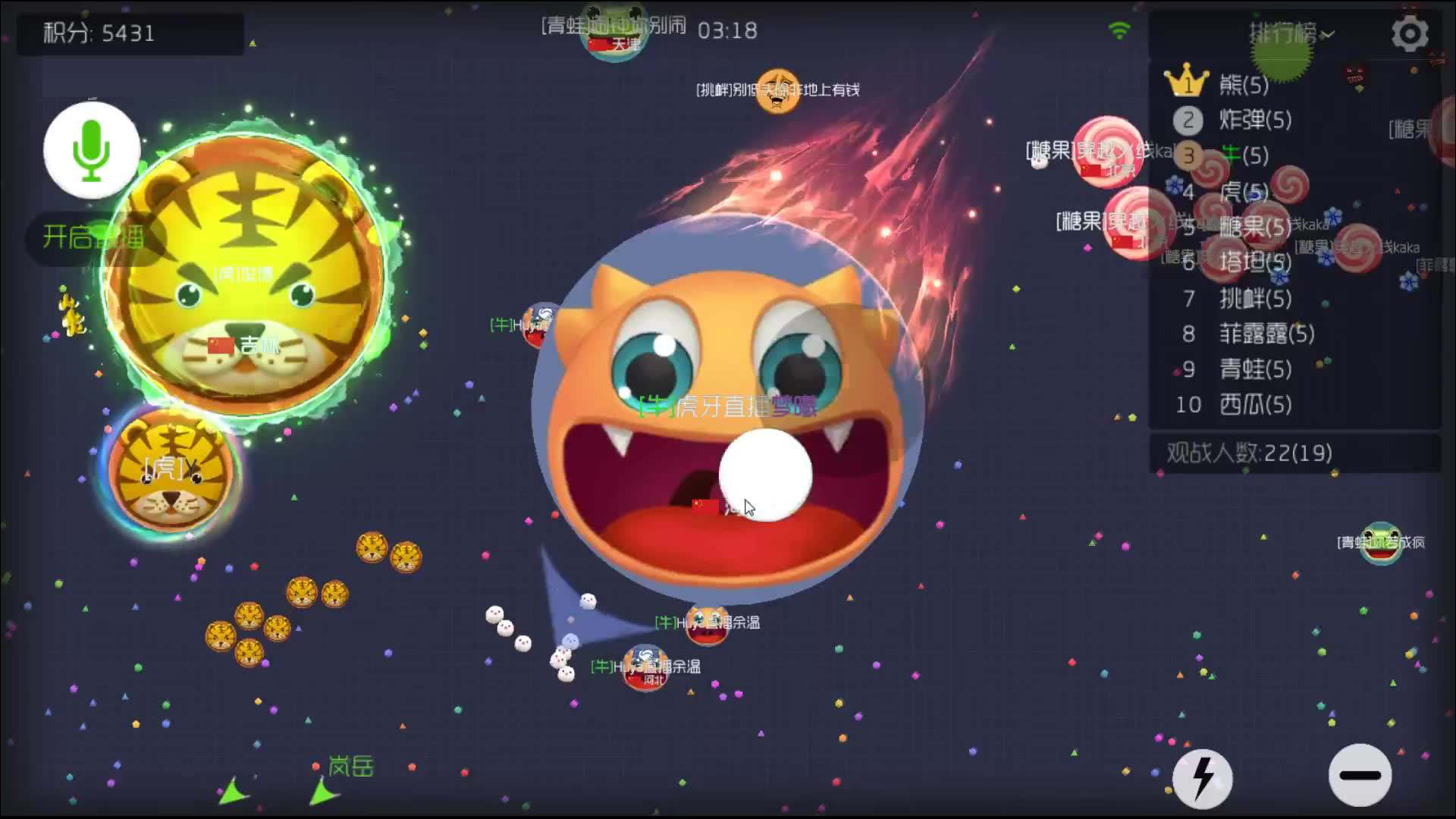This screenshot has height=819, width=1456.
Task: Open the gear settings menu
Action: (x=1409, y=34)
